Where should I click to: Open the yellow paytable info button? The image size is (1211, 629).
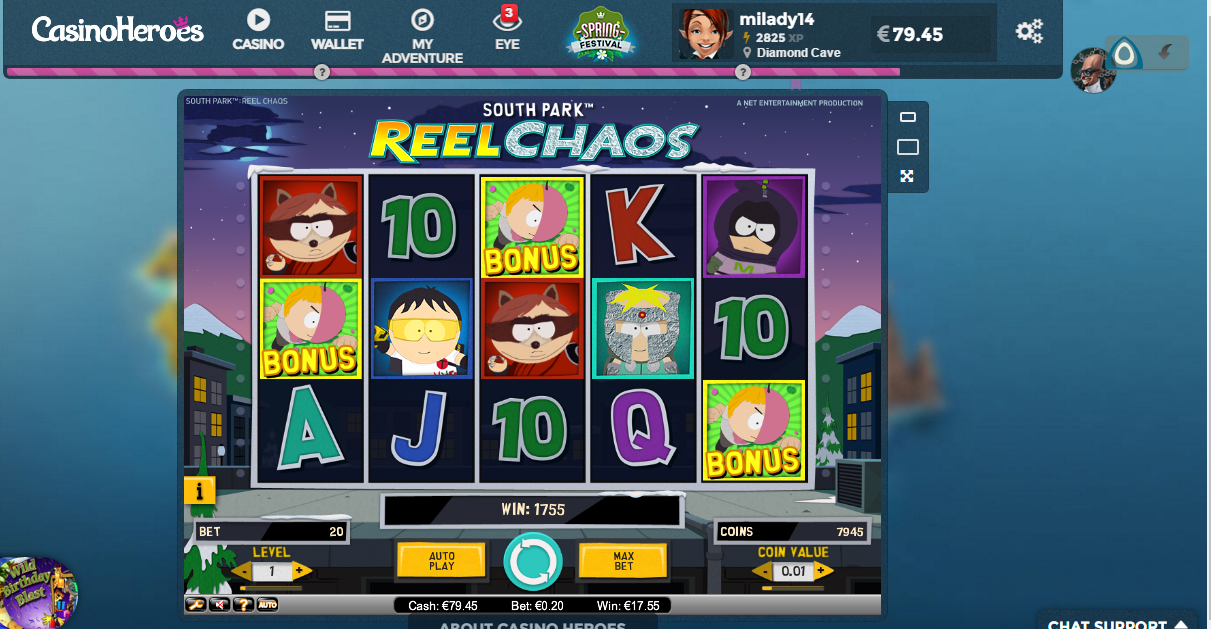pyautogui.click(x=199, y=490)
